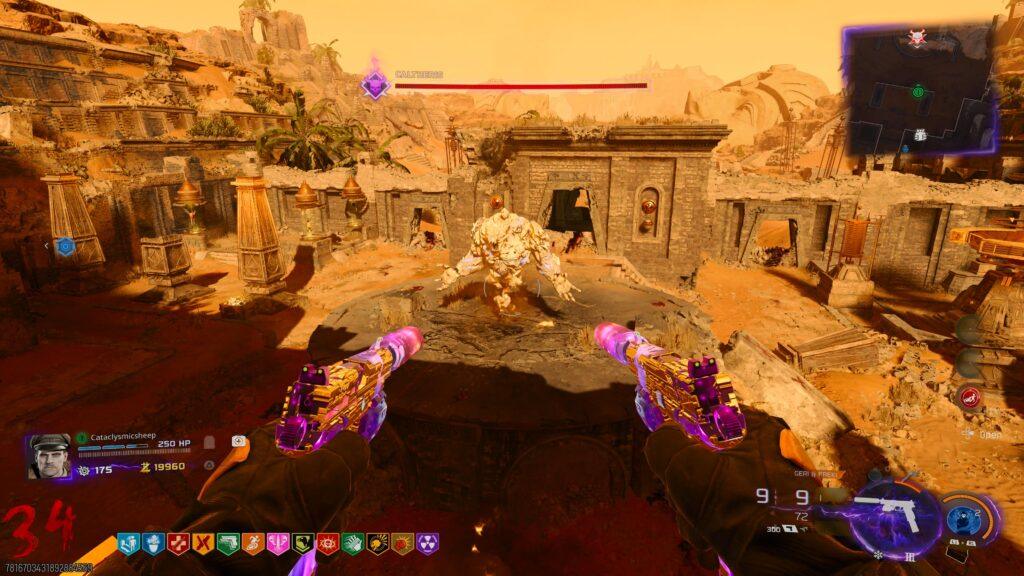Select the purple radiation PhD Flopper perk
The image size is (1024, 576).
428,543
